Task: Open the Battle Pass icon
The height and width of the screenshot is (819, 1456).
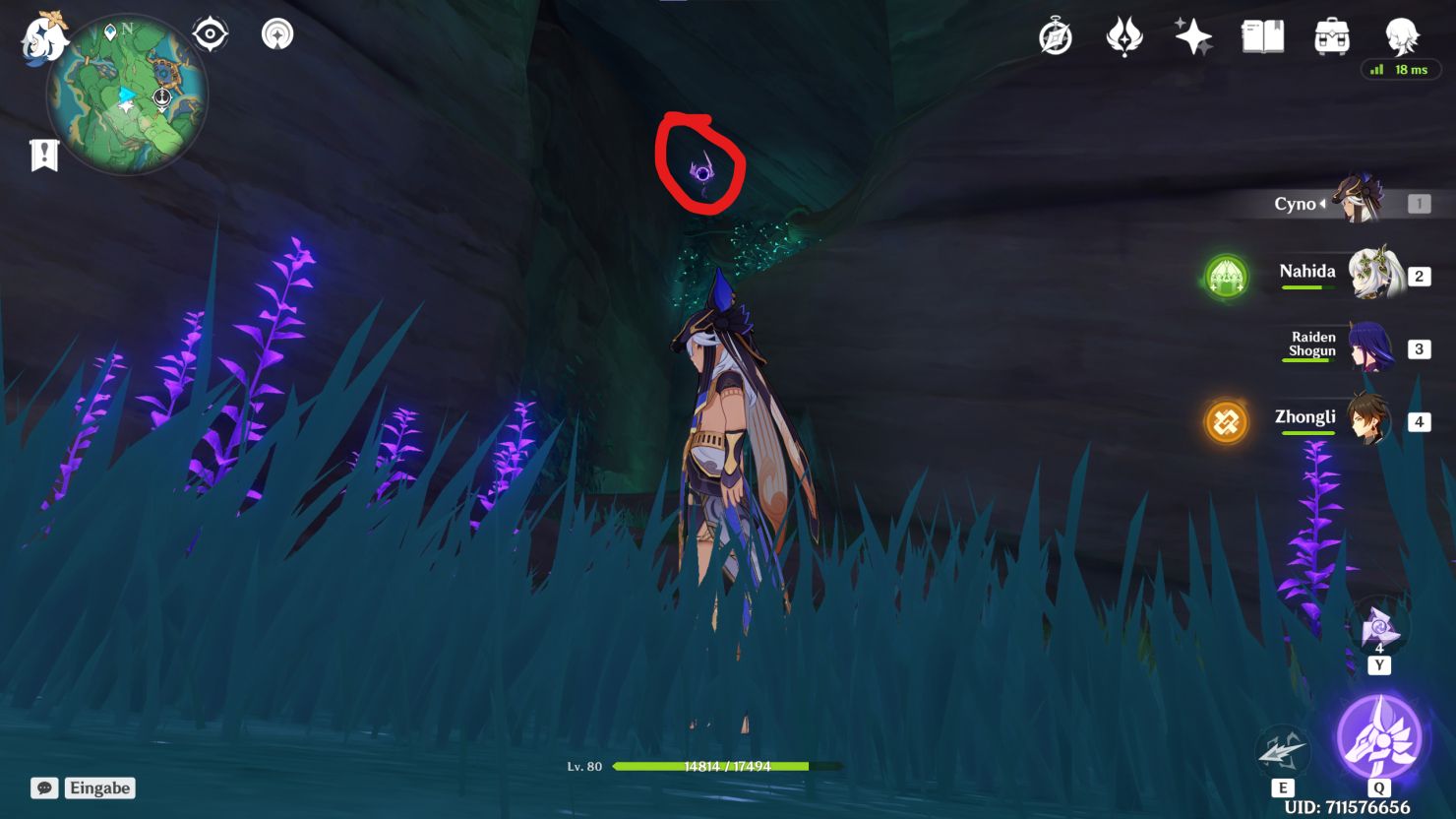Action: 1122,36
